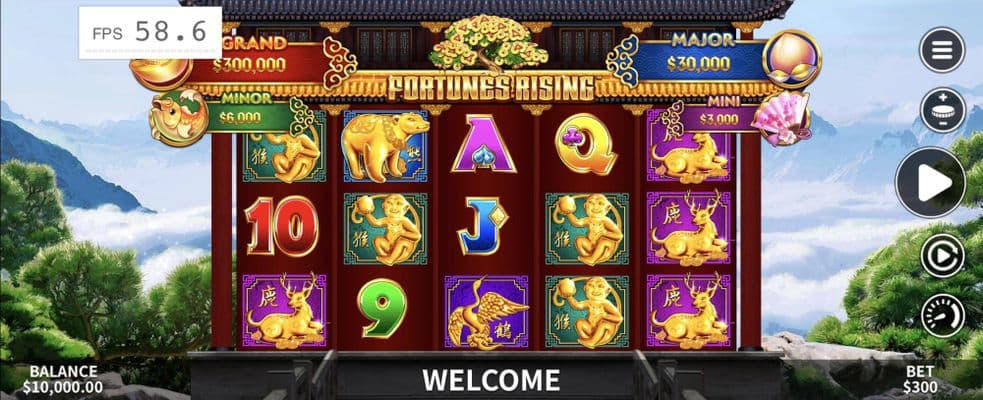Open the coin bet adjustment button
Viewport: 983px width, 400px height.
click(x=942, y=110)
